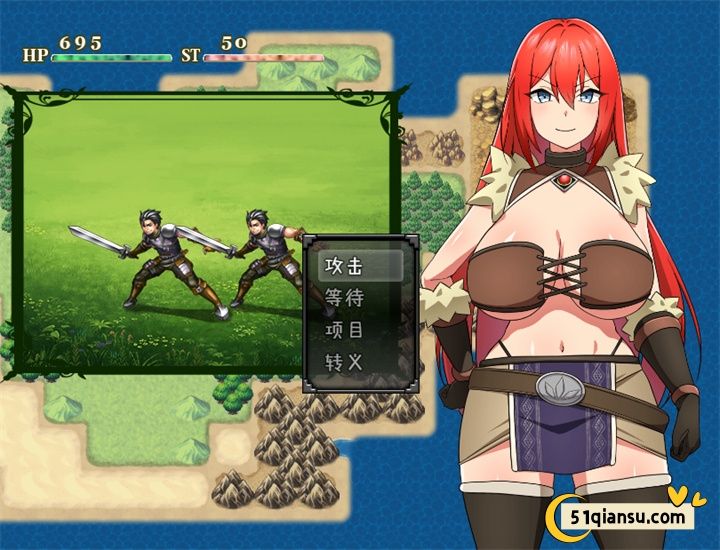Screen dimensions: 720x550
Task: Select the 攻击 (Attack) command
Action: pyautogui.click(x=345, y=267)
